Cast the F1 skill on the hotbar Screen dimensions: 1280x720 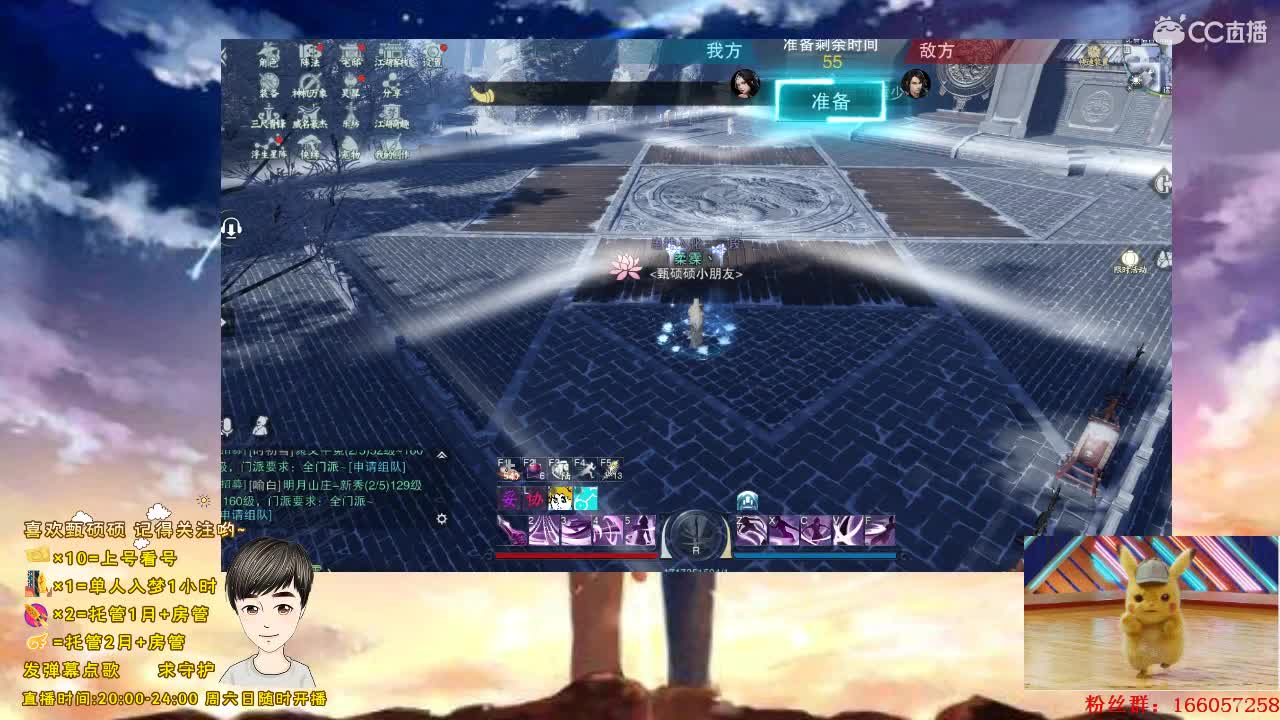tap(508, 468)
